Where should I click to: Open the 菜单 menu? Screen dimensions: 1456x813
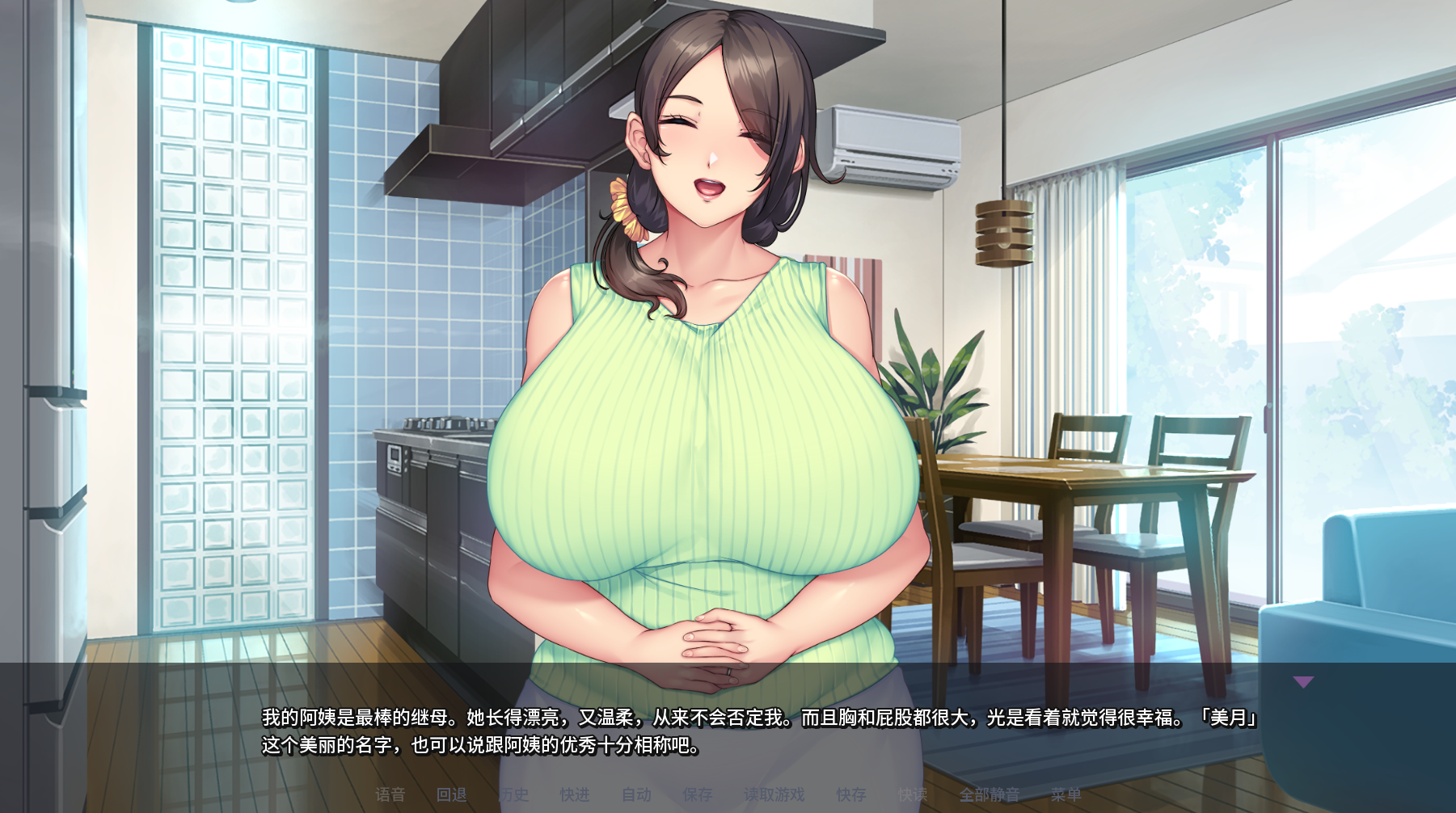tap(1066, 795)
